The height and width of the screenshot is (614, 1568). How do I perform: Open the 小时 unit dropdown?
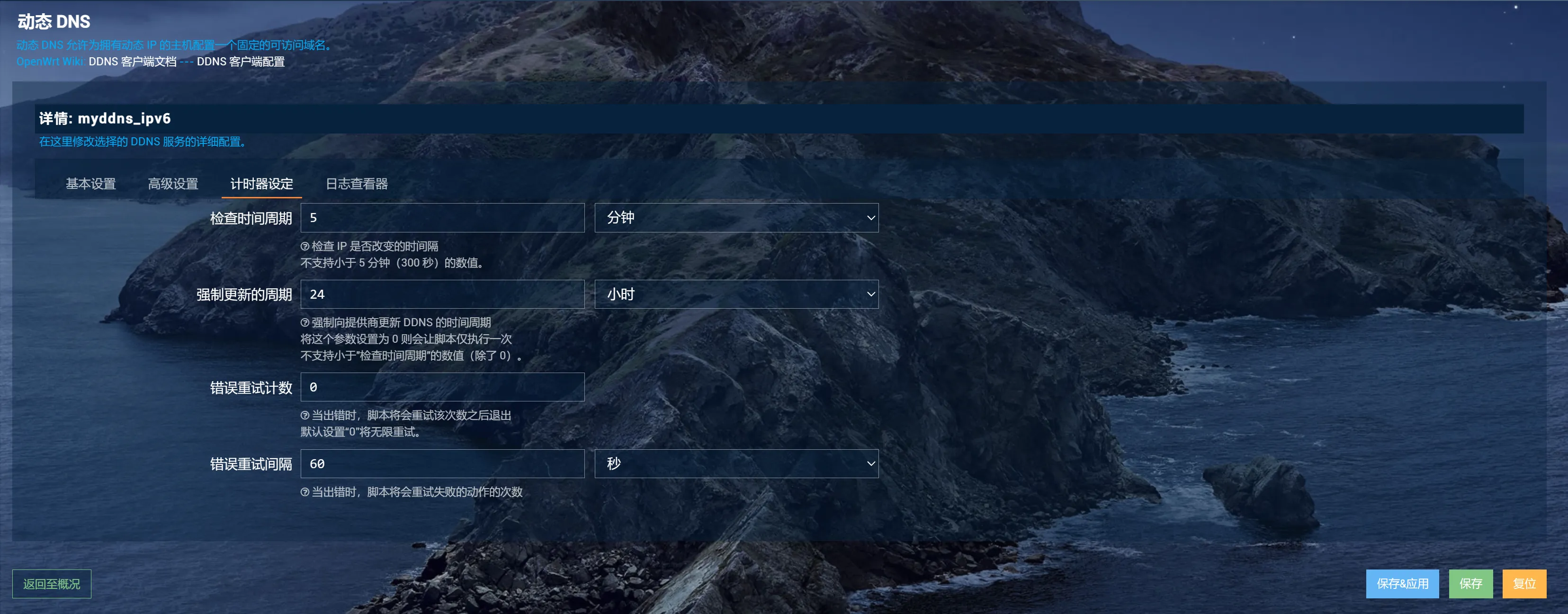[736, 294]
